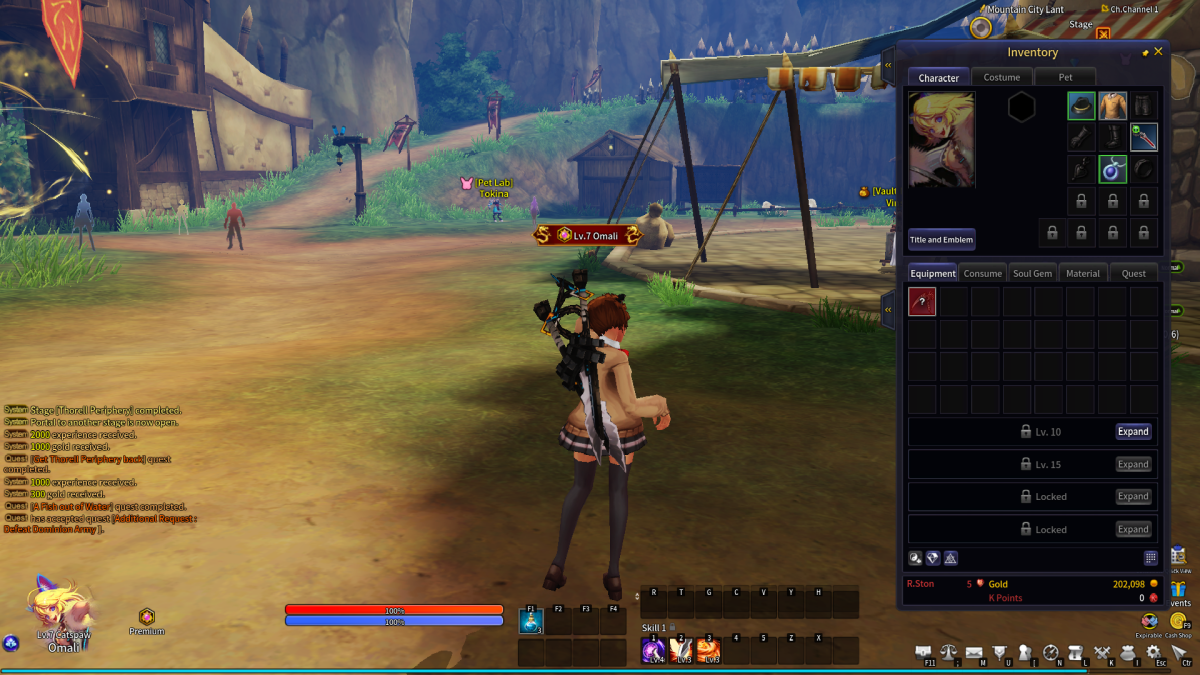View the Quest items tab
This screenshot has width=1200, height=675.
tap(1133, 273)
